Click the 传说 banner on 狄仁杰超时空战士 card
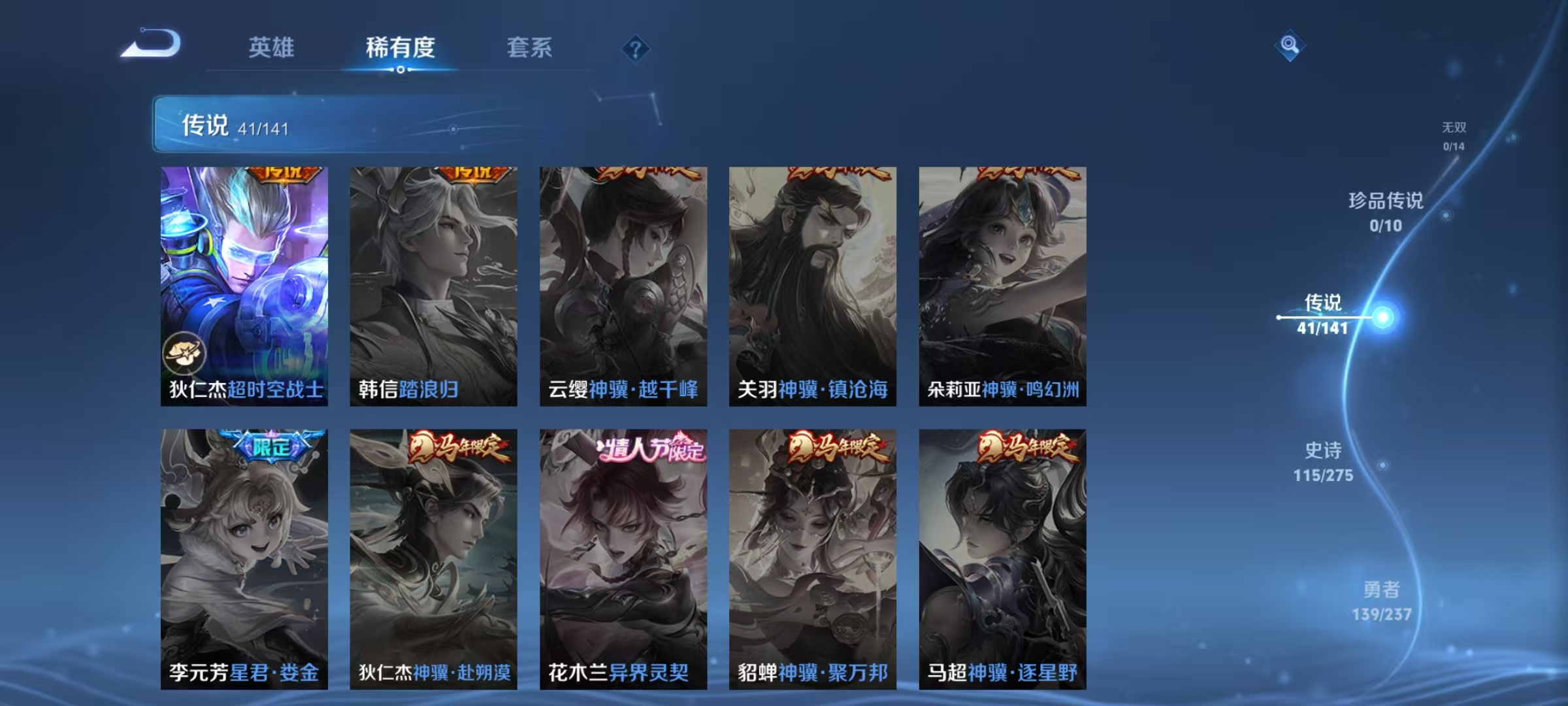The image size is (1568, 706). [x=284, y=171]
